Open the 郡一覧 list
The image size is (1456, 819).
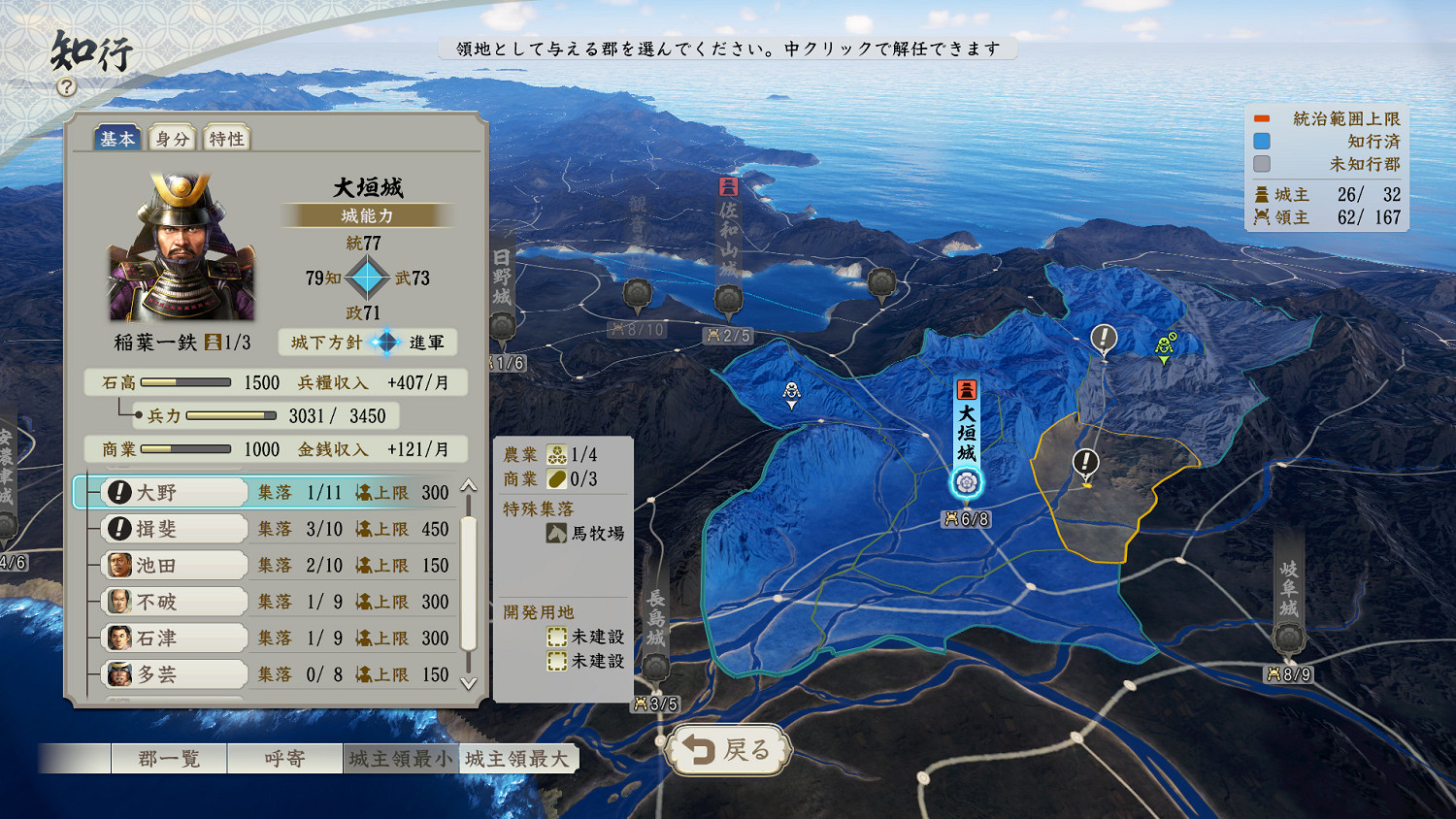point(169,758)
